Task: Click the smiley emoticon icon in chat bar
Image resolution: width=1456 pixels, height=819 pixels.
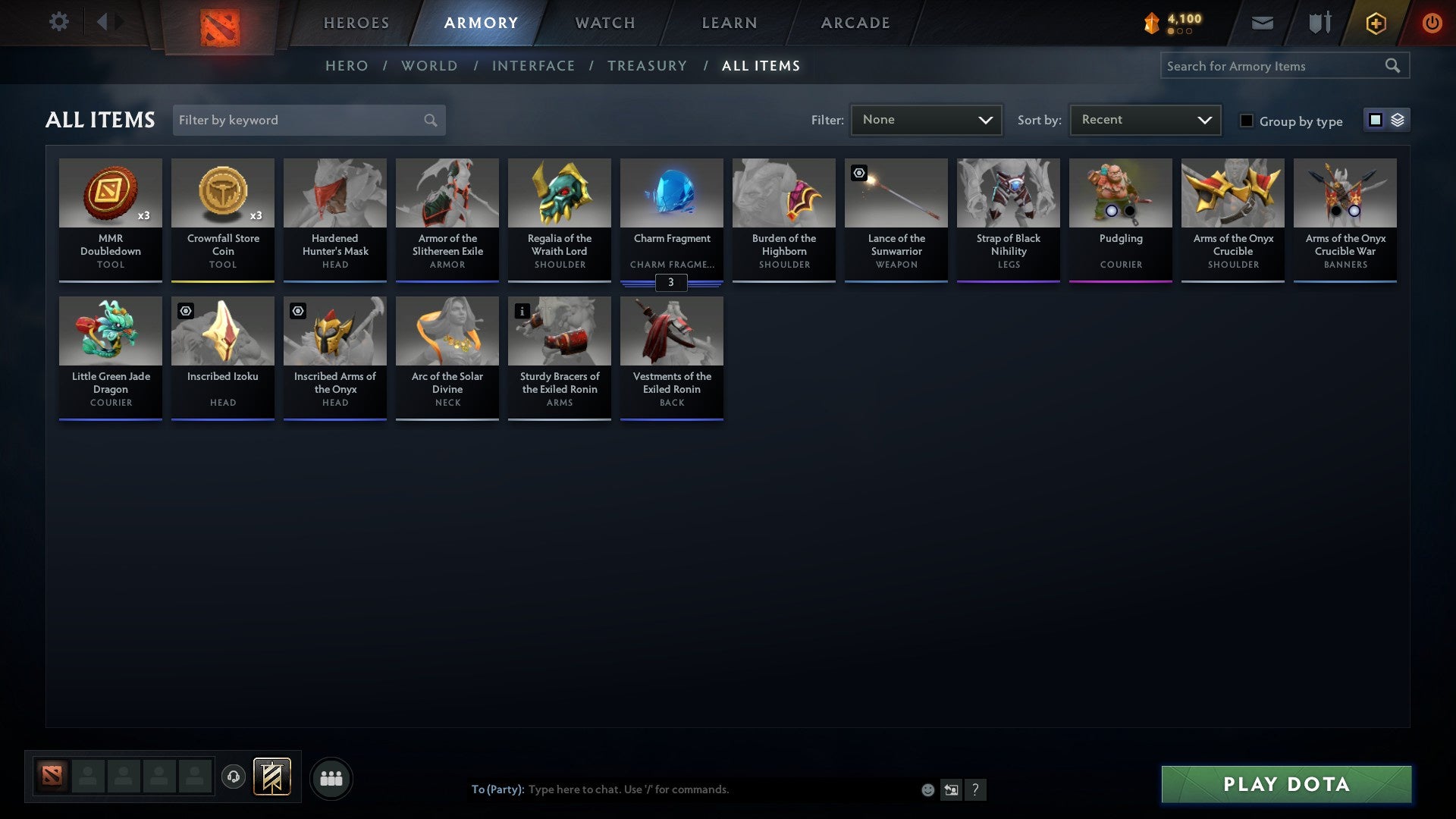Action: tap(927, 789)
